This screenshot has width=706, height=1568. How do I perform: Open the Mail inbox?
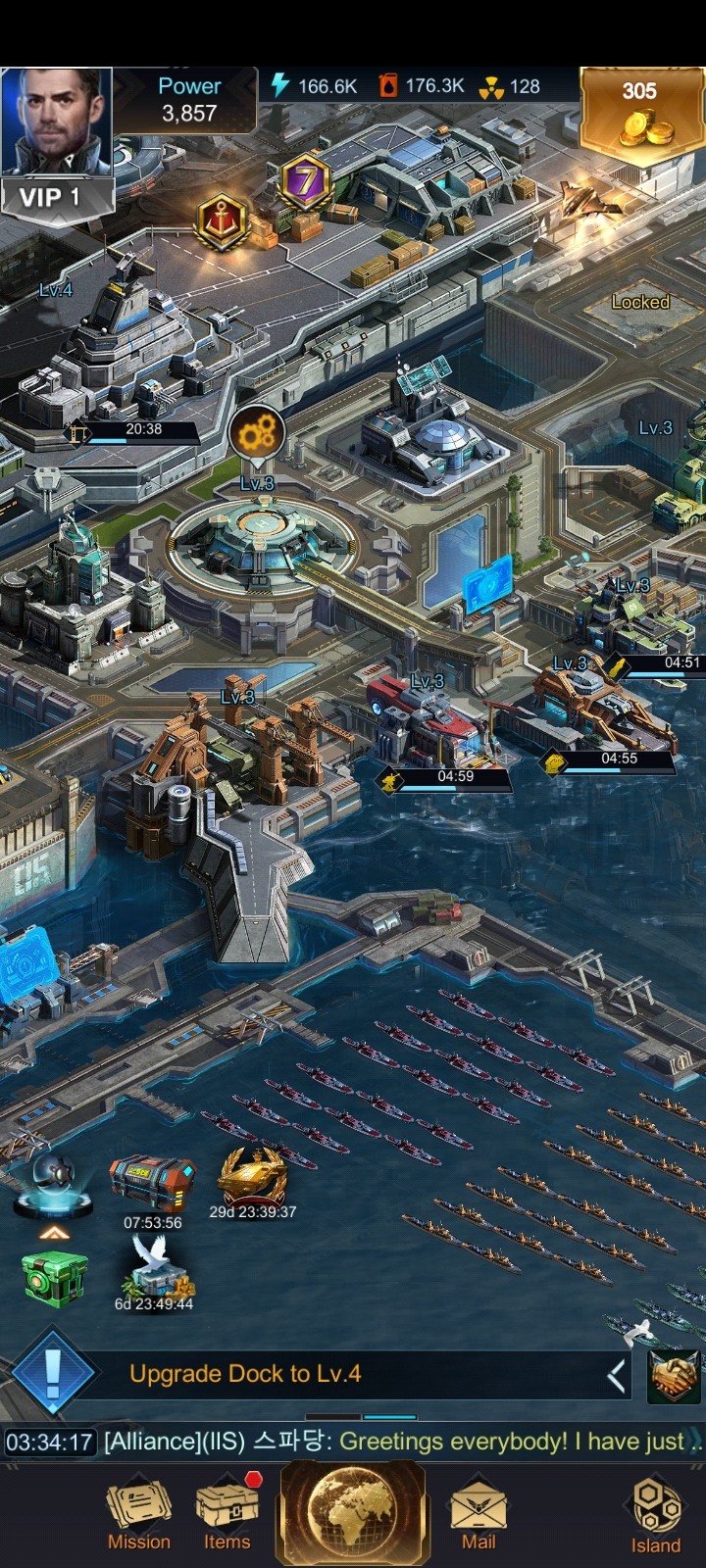coord(479,1515)
